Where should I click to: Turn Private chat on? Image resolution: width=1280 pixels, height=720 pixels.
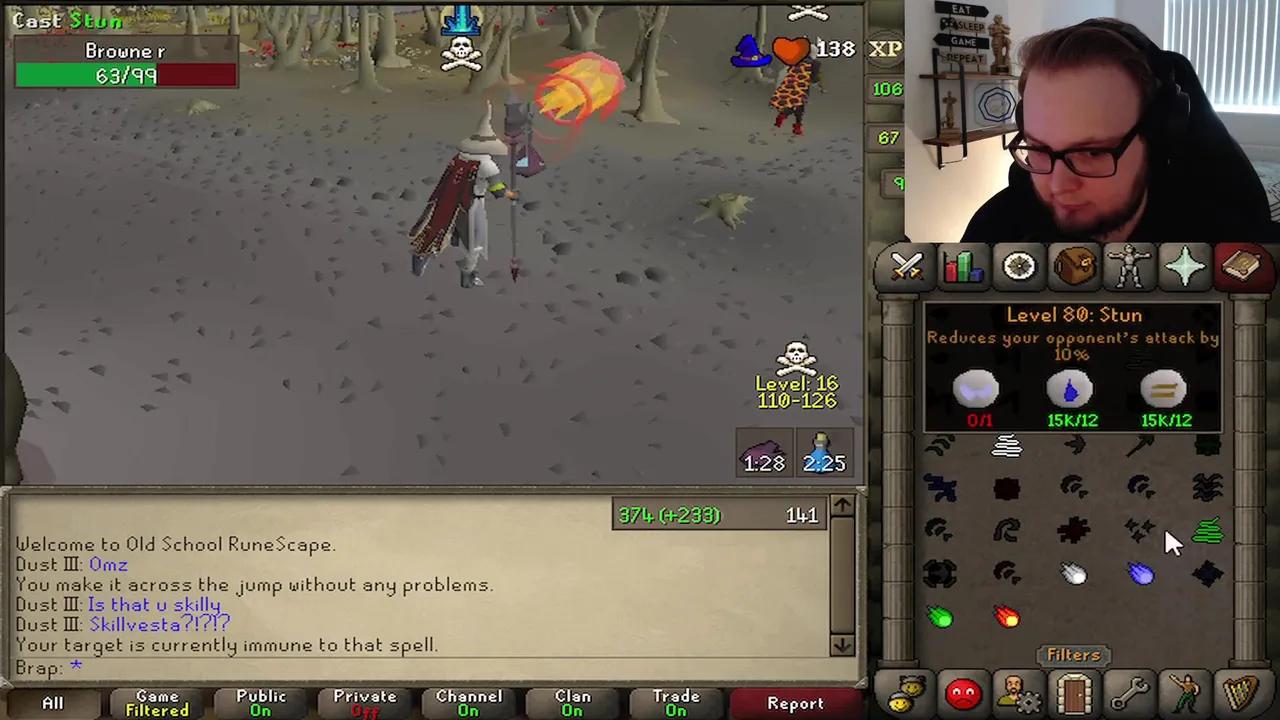(364, 702)
